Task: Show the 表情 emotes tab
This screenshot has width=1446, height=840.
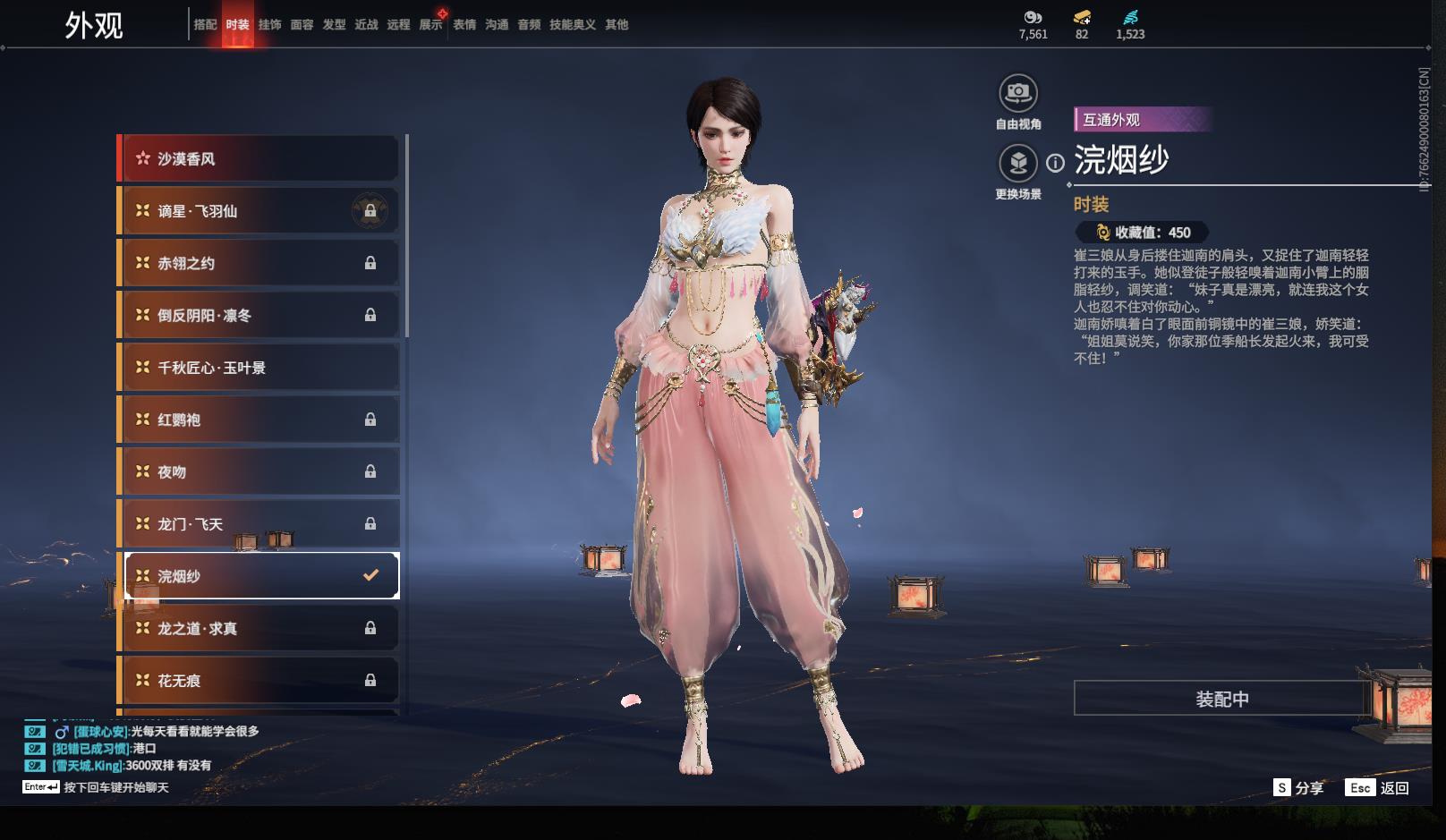Action: tap(464, 25)
